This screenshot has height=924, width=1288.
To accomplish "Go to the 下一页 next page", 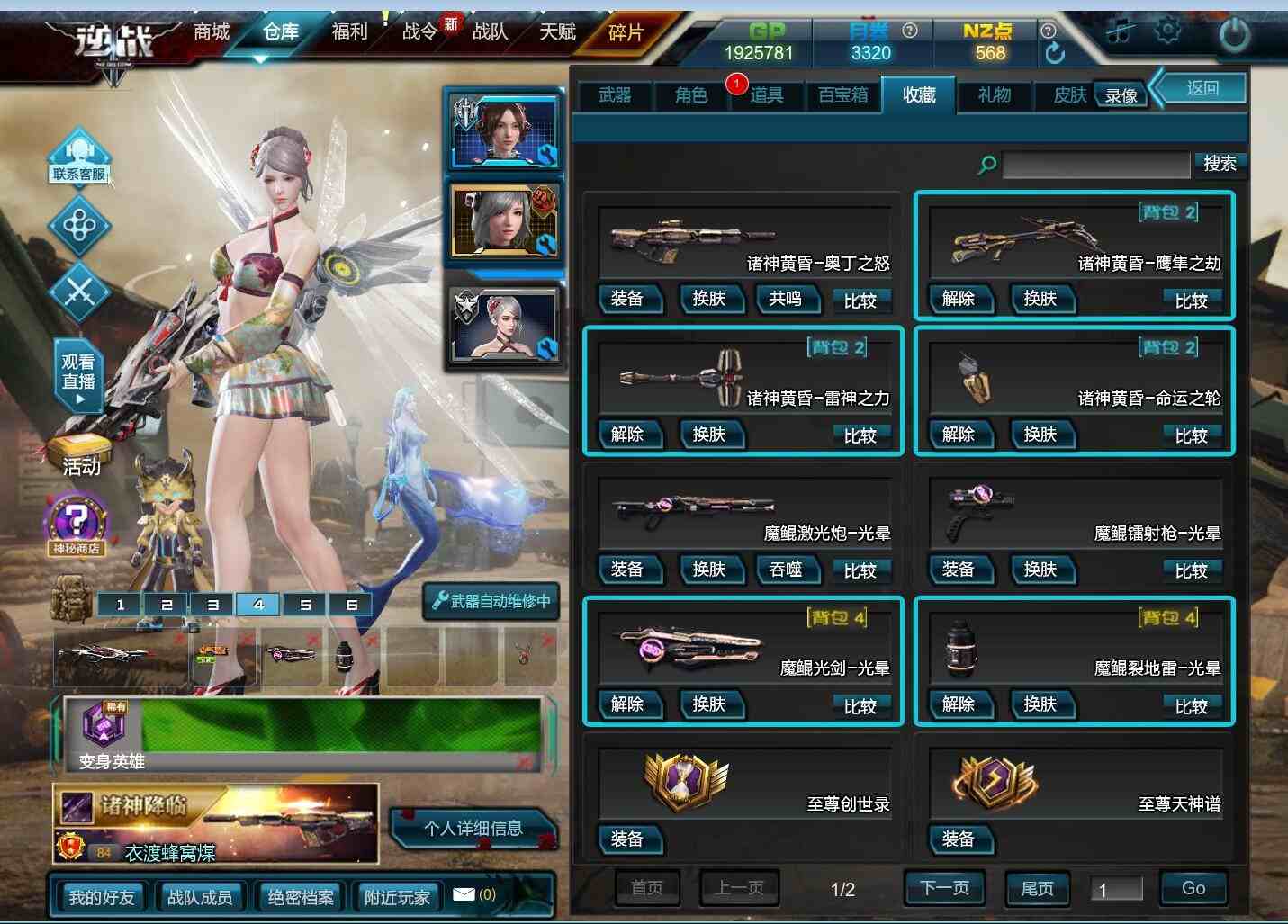I will pyautogui.click(x=944, y=888).
